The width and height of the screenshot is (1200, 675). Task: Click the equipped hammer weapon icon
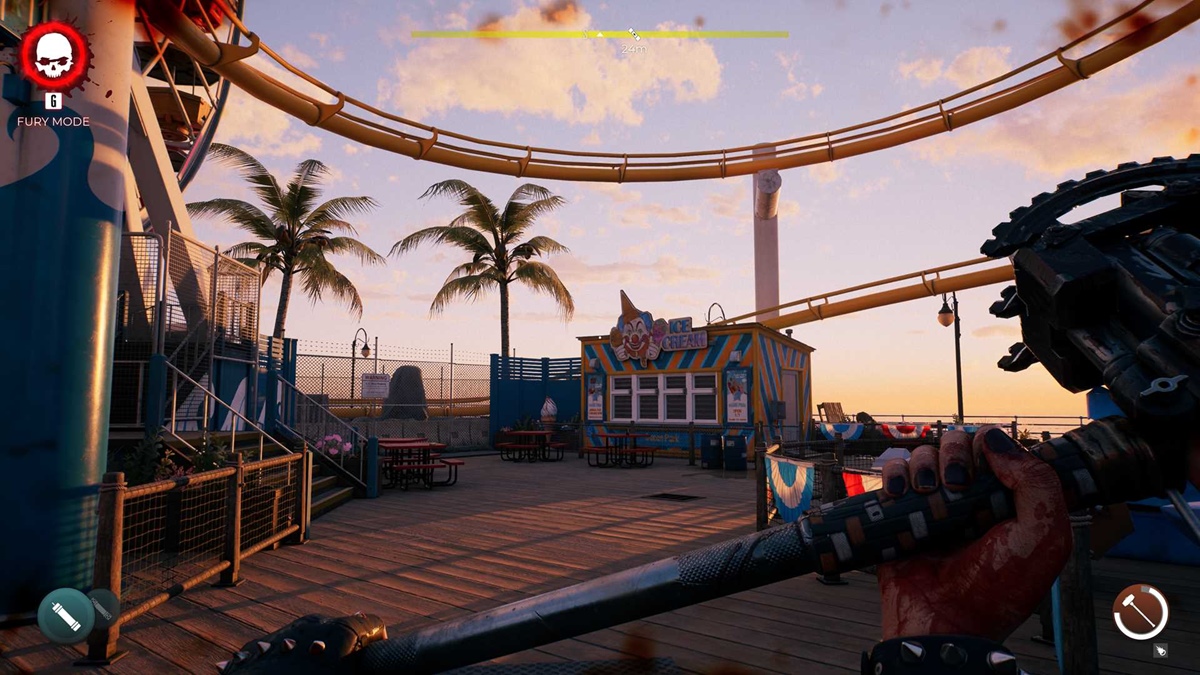click(x=1140, y=611)
